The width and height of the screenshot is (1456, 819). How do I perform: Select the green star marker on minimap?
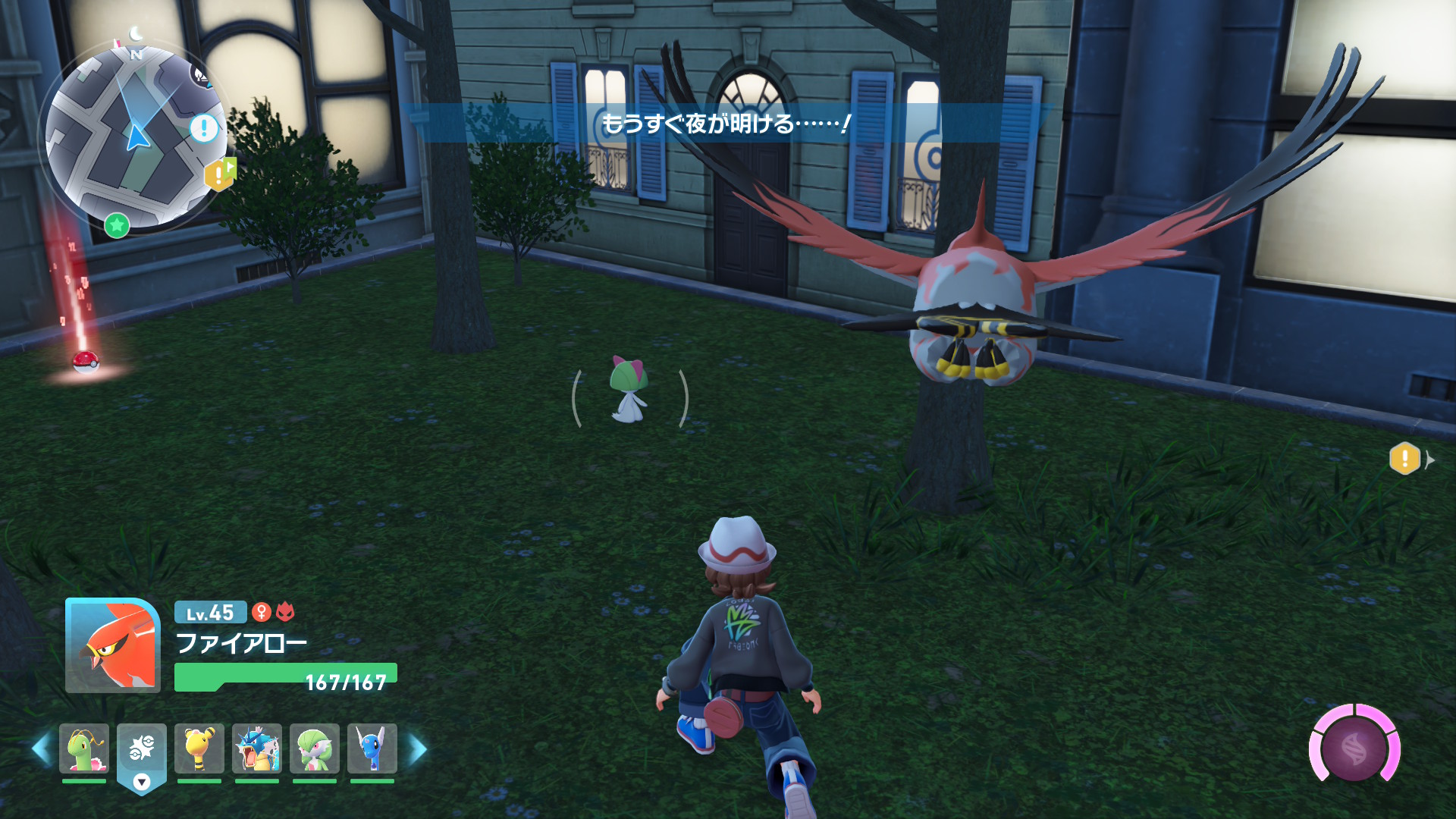click(117, 225)
